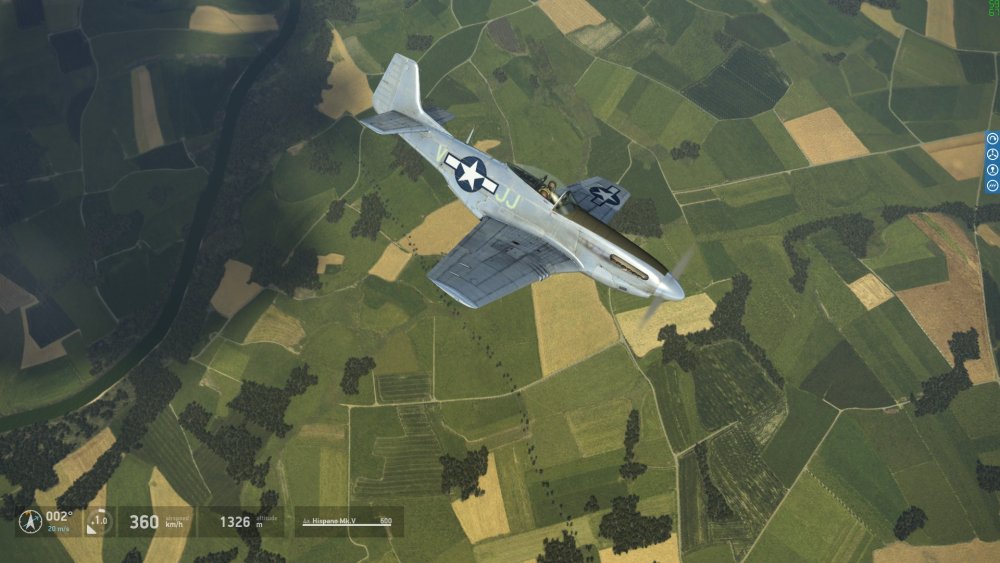Select the propeller icon in blue panel
1000x563 pixels.
tap(992, 154)
